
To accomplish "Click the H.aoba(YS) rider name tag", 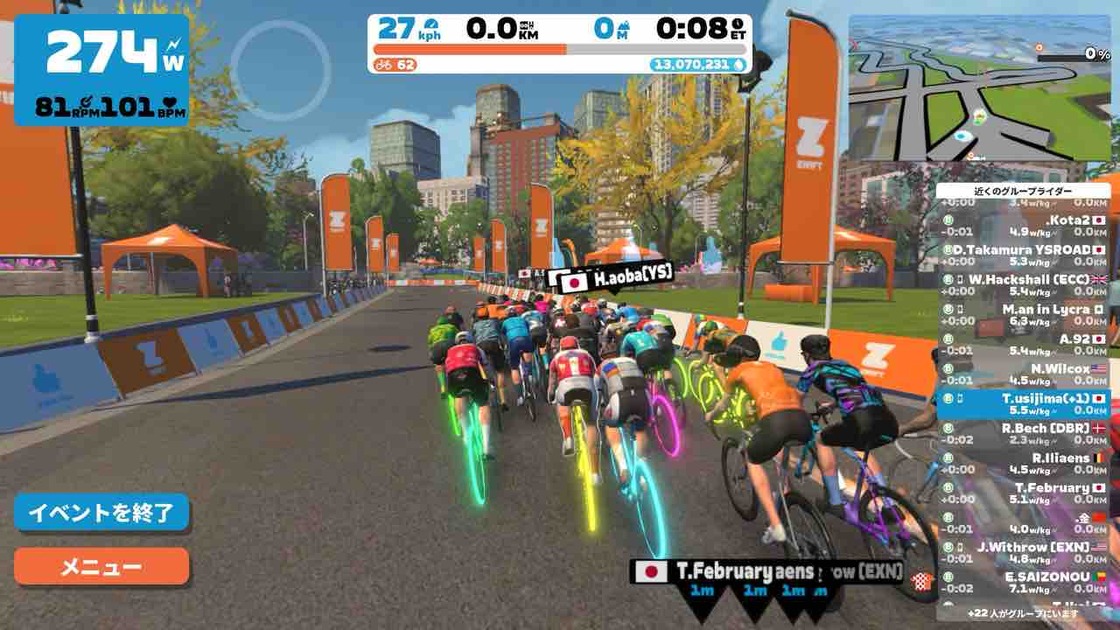I will click(611, 277).
